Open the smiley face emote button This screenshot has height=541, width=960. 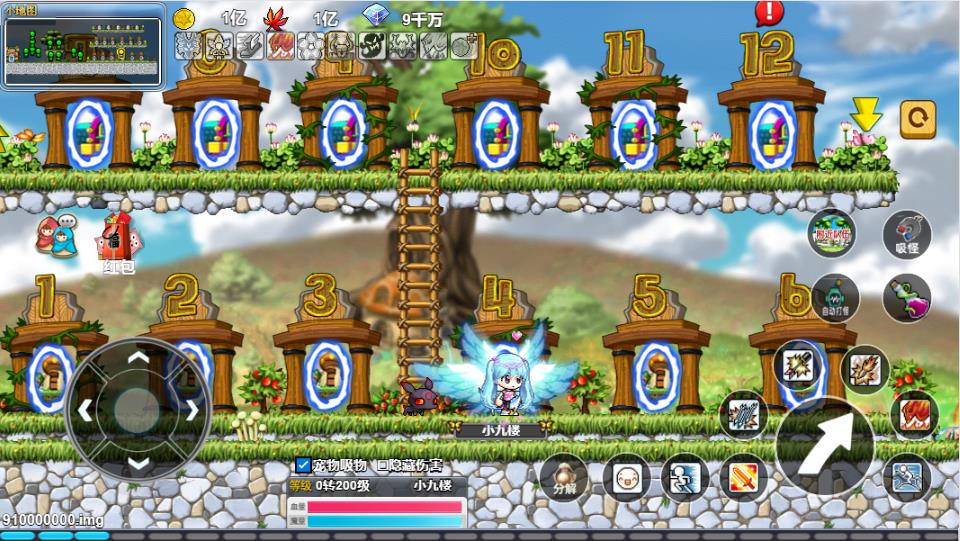[x=627, y=478]
